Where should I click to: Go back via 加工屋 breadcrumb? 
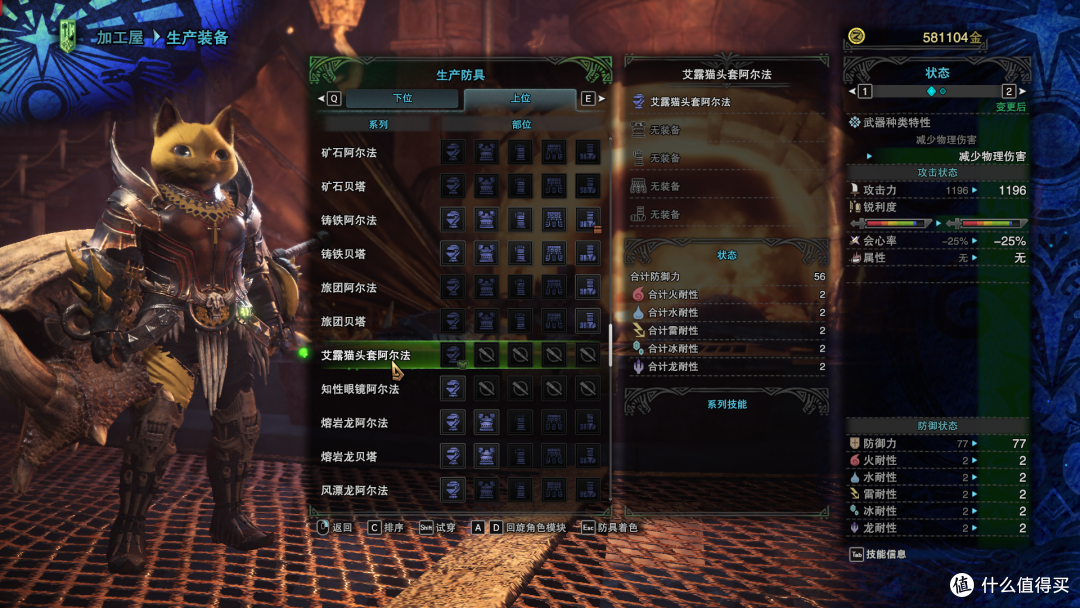[120, 38]
